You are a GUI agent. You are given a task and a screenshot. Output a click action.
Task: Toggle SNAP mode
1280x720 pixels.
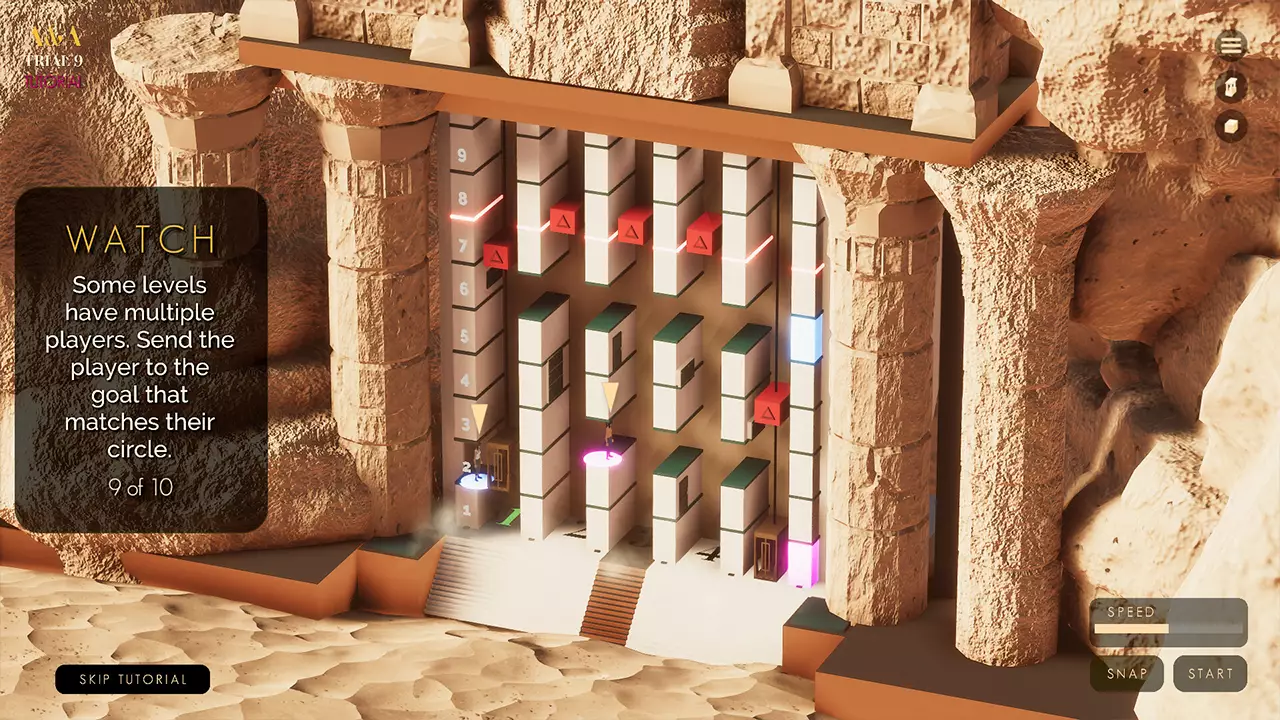coord(1126,674)
